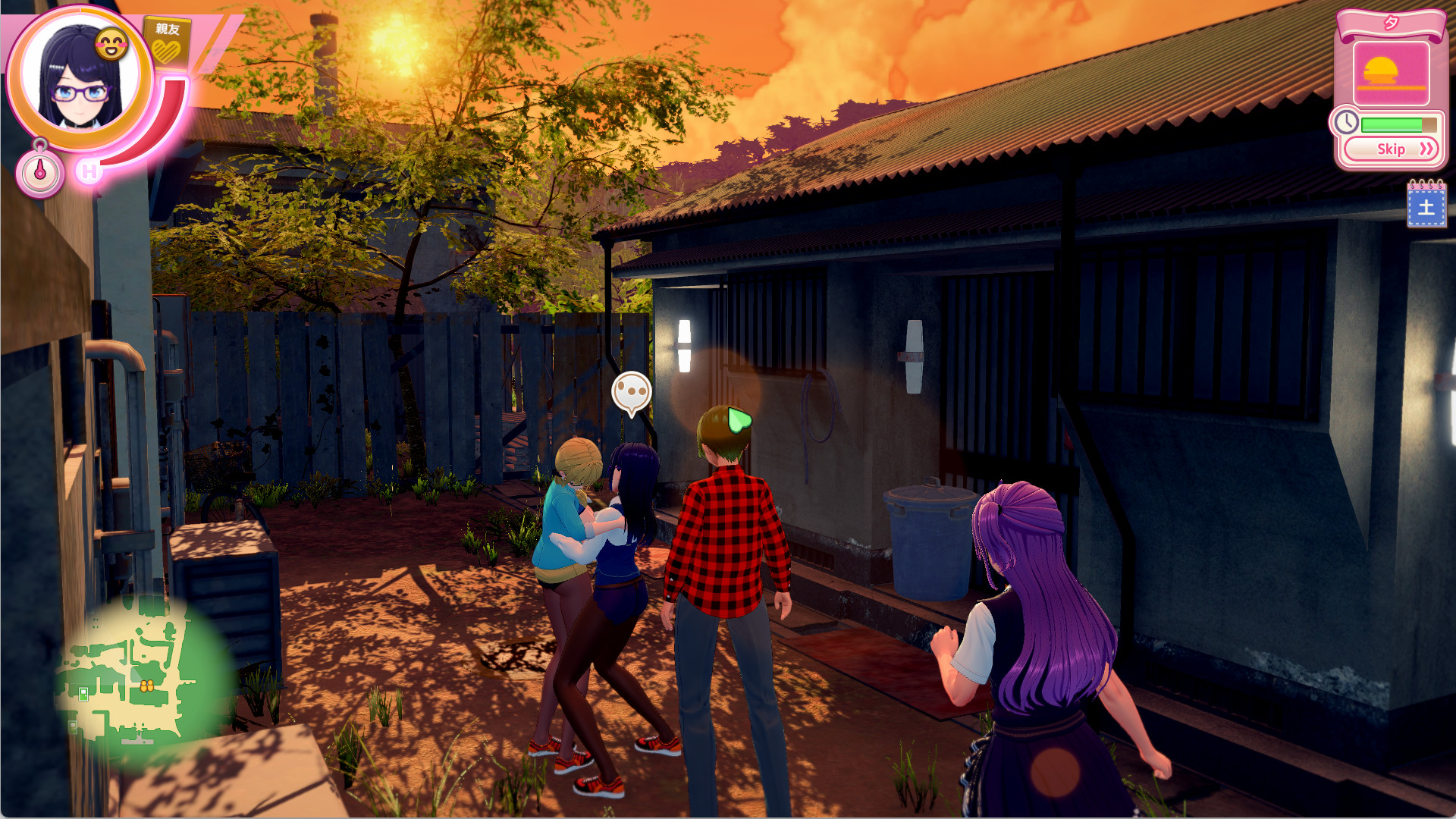The height and width of the screenshot is (819, 1456).
Task: Click the speech bubble talk prompt
Action: pyautogui.click(x=631, y=392)
